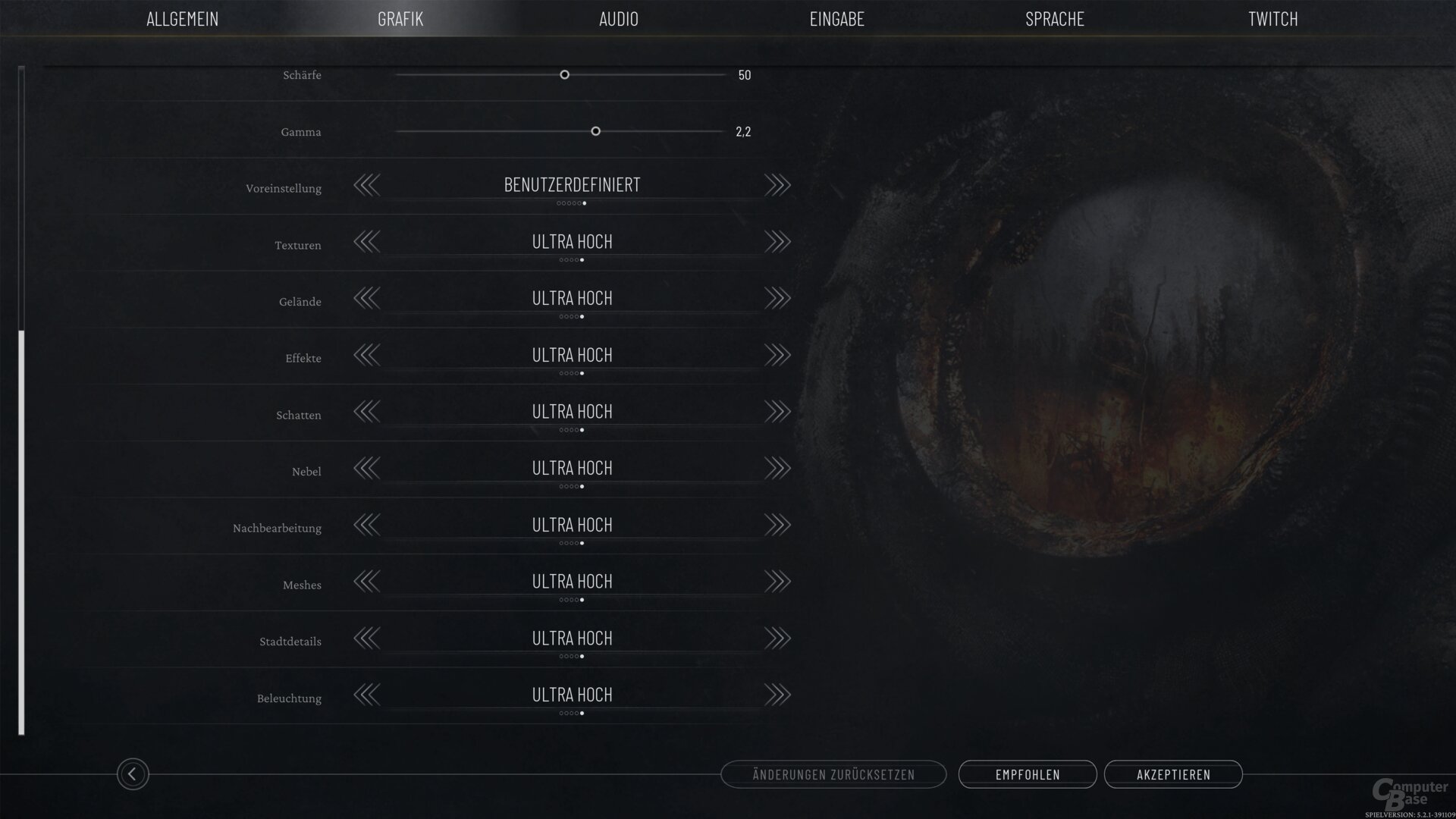The width and height of the screenshot is (1456, 819).
Task: Increase Meshes setting with the right arrows
Action: pyautogui.click(x=777, y=581)
